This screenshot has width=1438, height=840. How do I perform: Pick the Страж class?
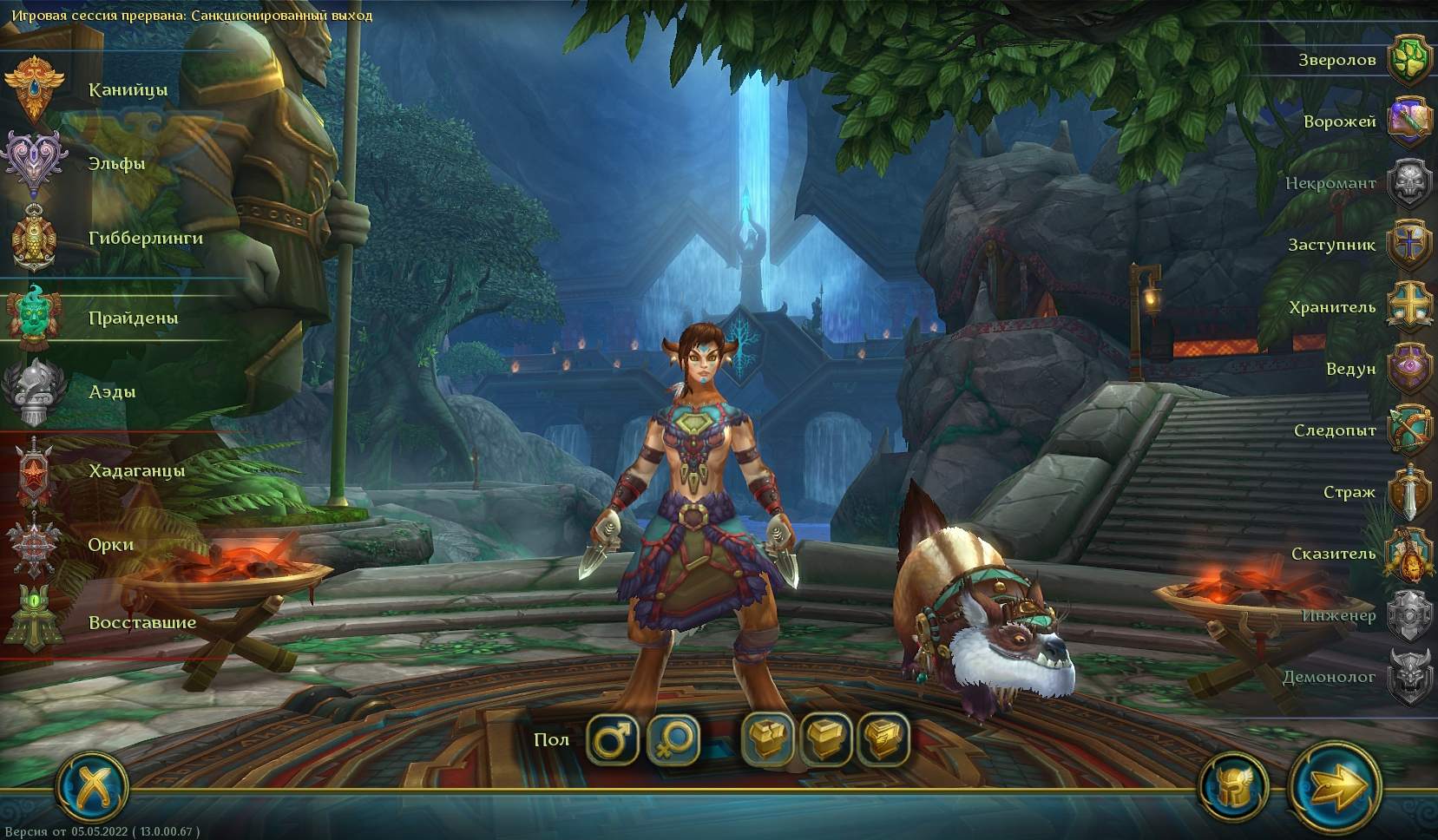(x=1408, y=492)
